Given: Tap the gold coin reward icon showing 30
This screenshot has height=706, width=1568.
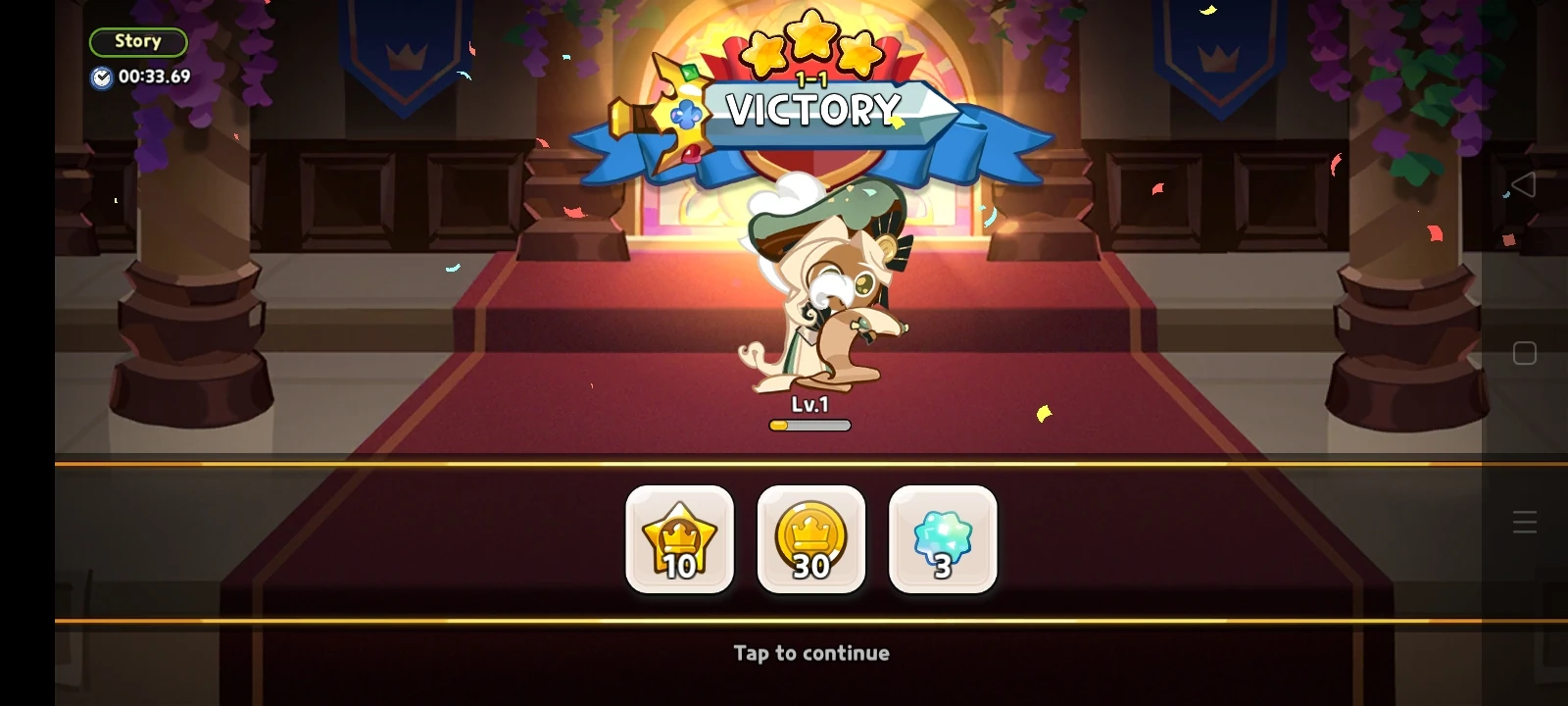Looking at the screenshot, I should [x=811, y=540].
